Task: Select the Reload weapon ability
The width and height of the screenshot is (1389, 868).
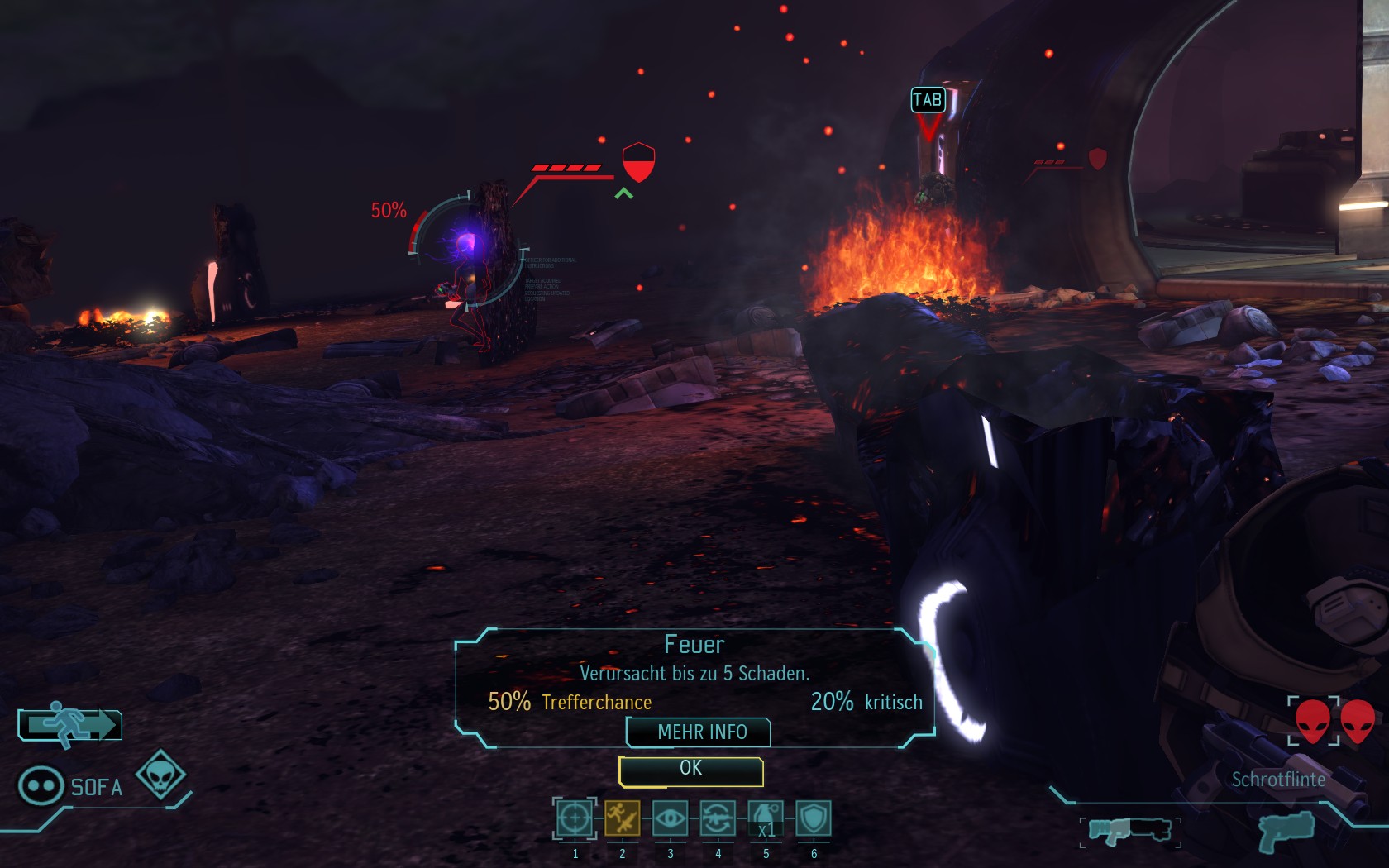Action: coord(718,818)
